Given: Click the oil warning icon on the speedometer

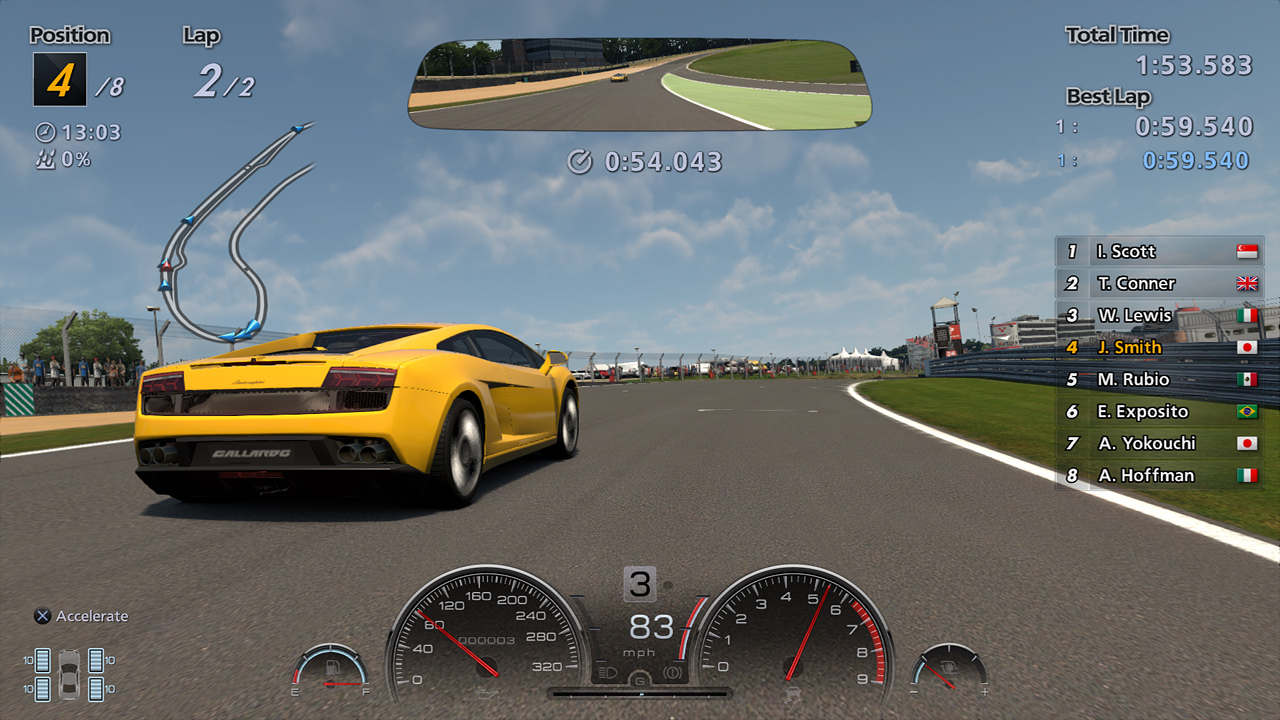Looking at the screenshot, I should [486, 694].
